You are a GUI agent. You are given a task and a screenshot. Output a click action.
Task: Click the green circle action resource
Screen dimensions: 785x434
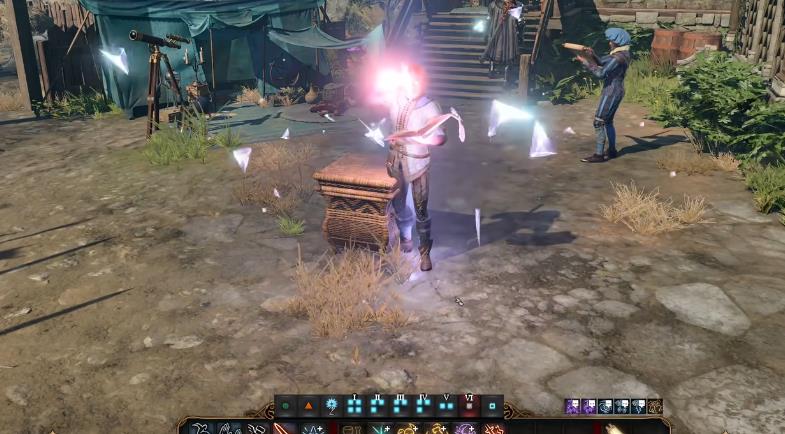[286, 407]
